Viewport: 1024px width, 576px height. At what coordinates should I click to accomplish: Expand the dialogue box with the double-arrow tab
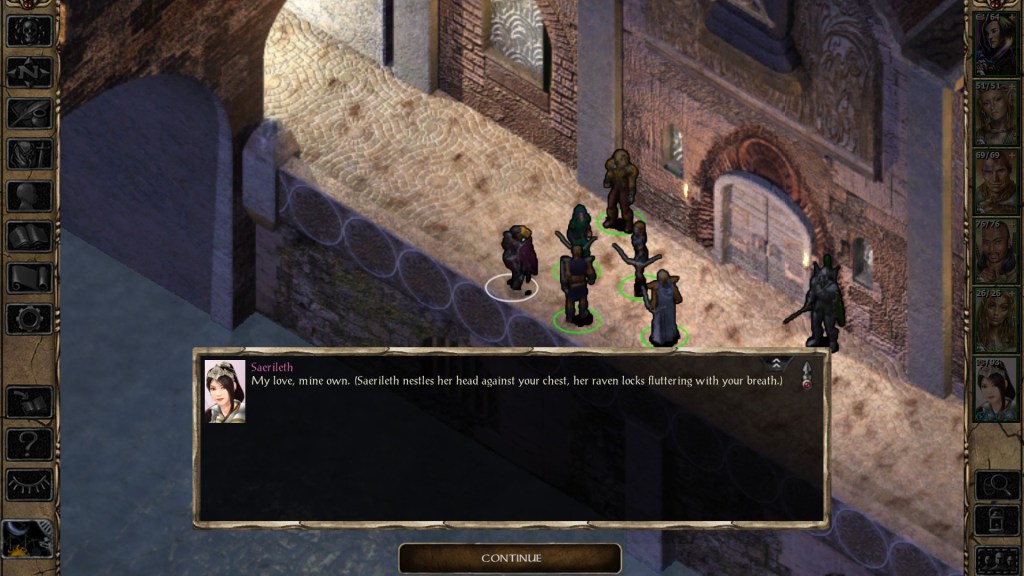pos(774,362)
